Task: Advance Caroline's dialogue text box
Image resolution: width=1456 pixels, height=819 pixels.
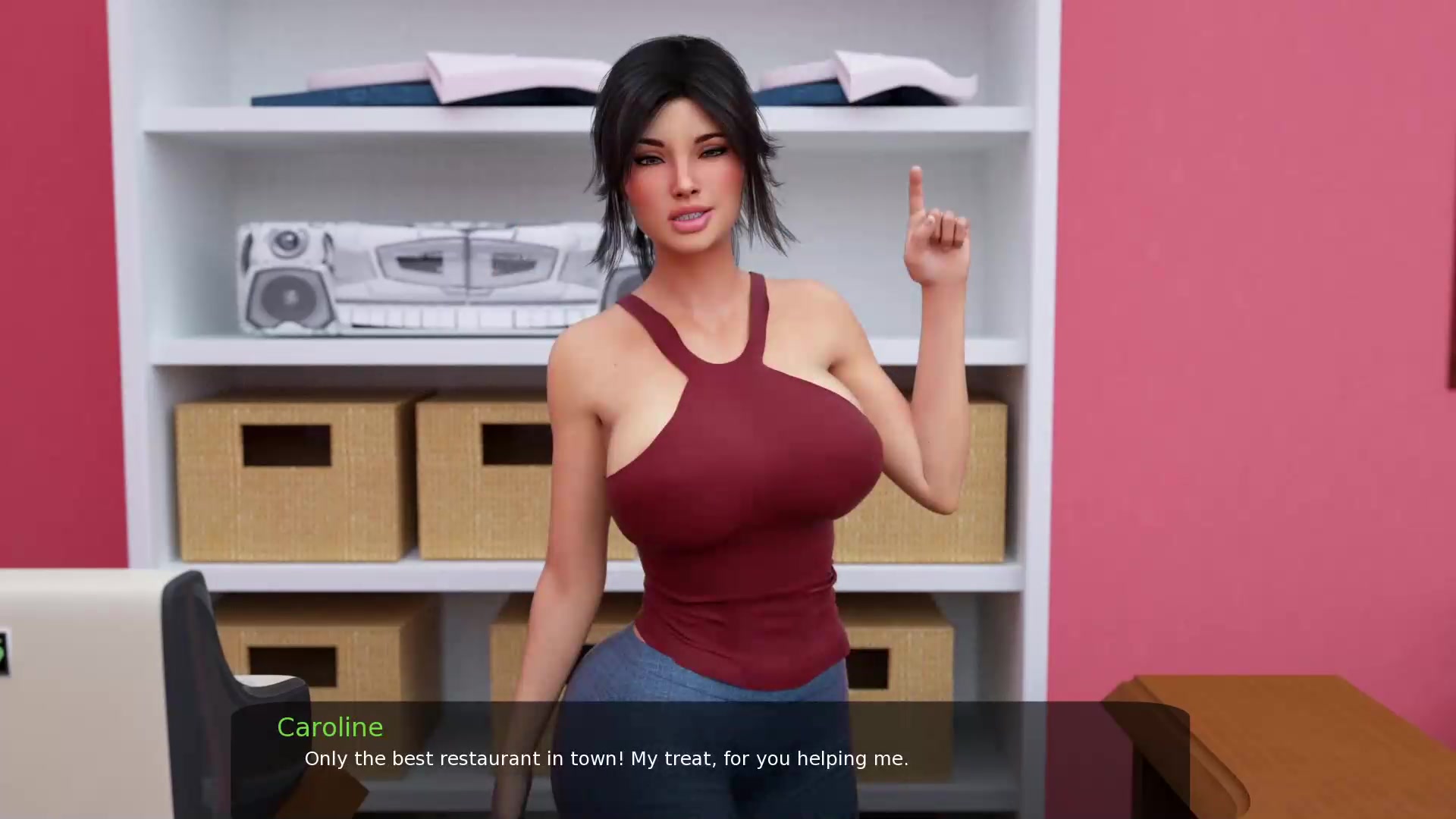Action: (710, 758)
